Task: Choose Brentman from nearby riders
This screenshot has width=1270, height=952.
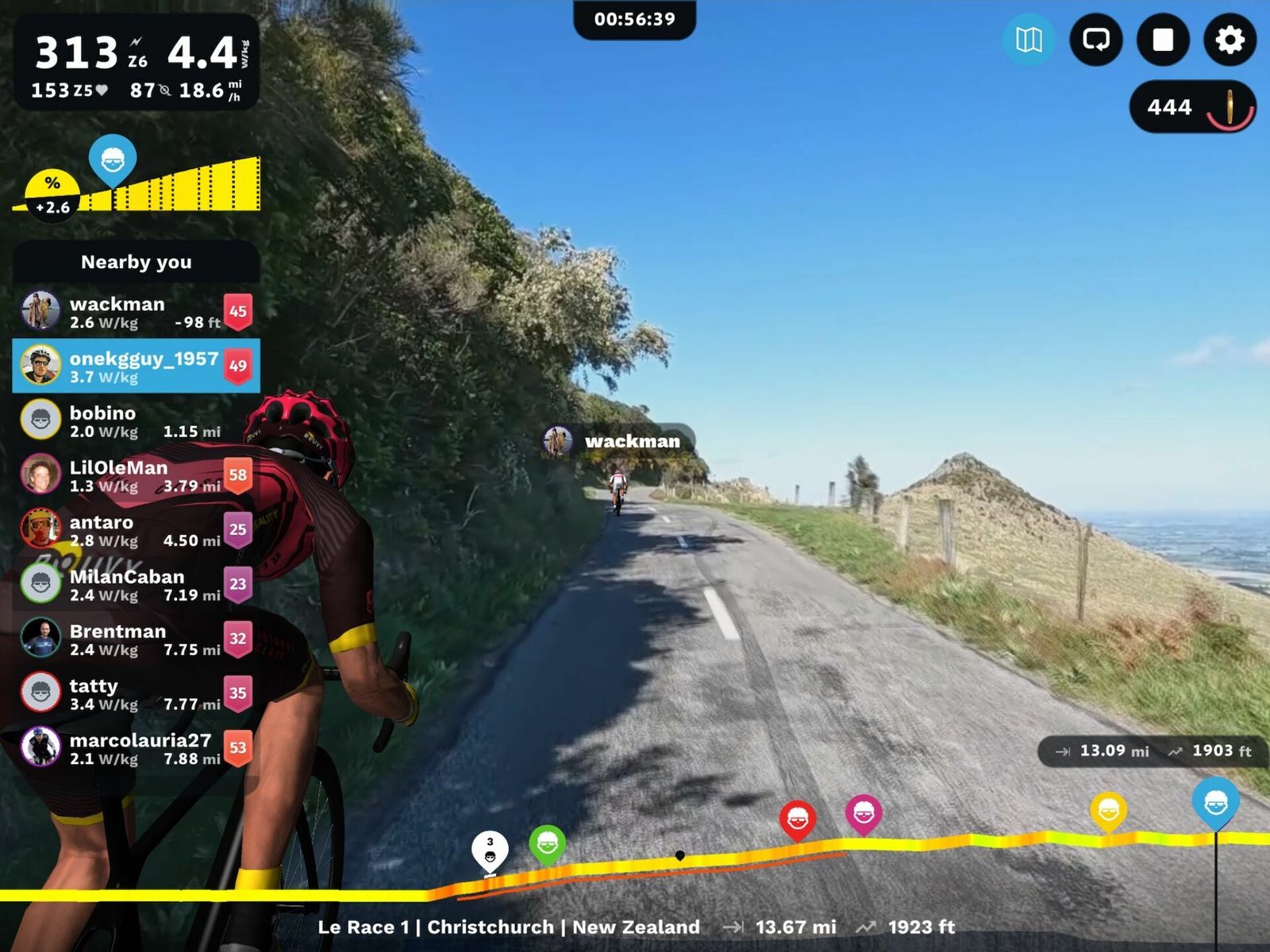Action: 136,639
